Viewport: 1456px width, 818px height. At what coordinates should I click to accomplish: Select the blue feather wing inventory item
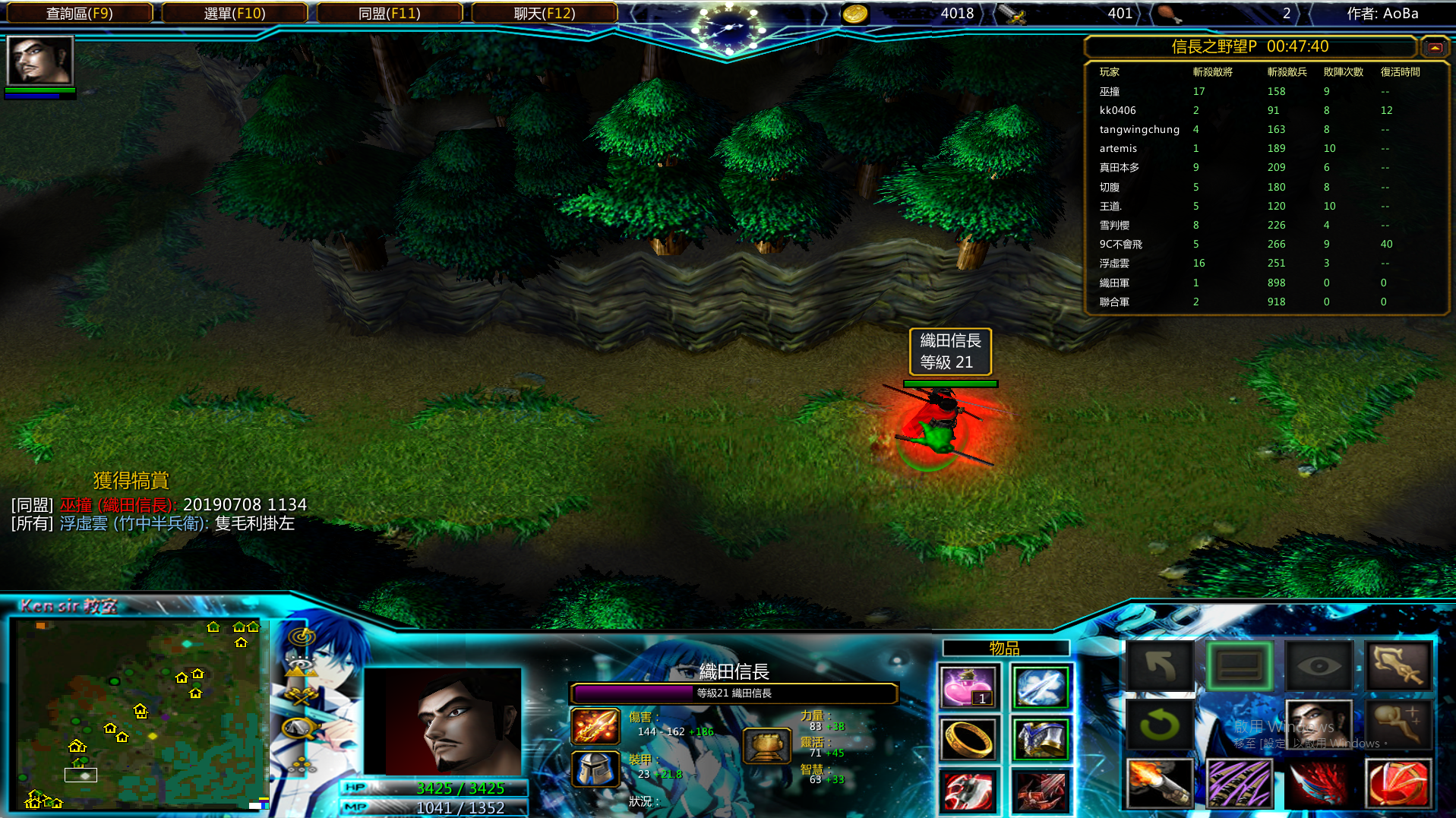click(x=1041, y=687)
